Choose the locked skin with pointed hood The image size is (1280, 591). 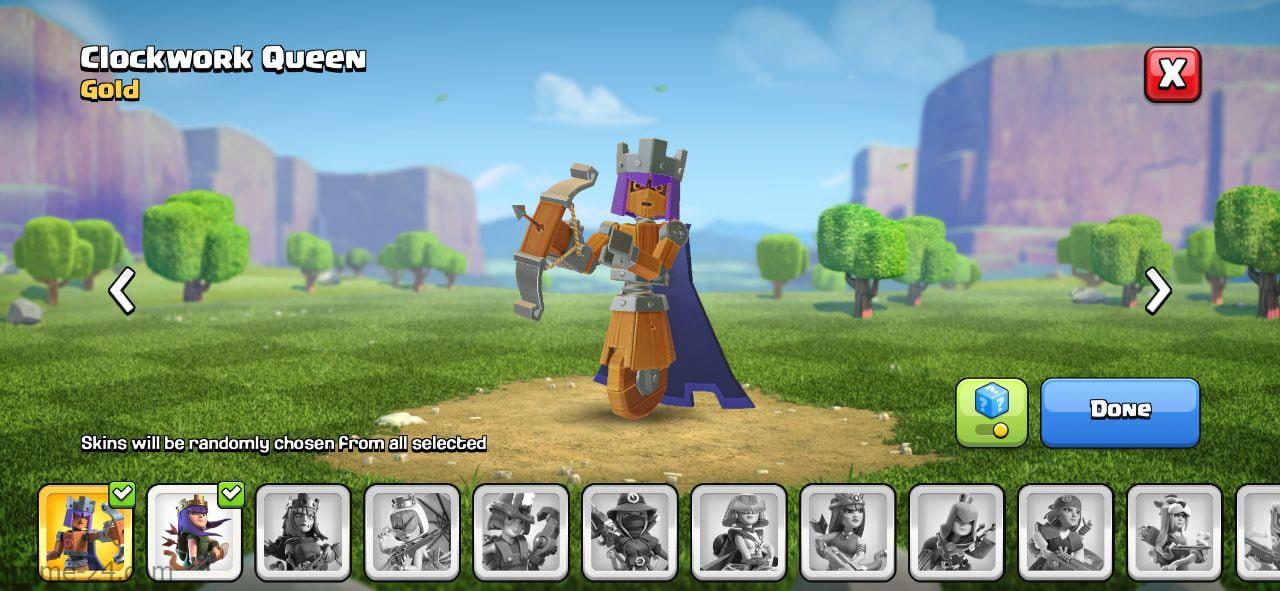[957, 532]
